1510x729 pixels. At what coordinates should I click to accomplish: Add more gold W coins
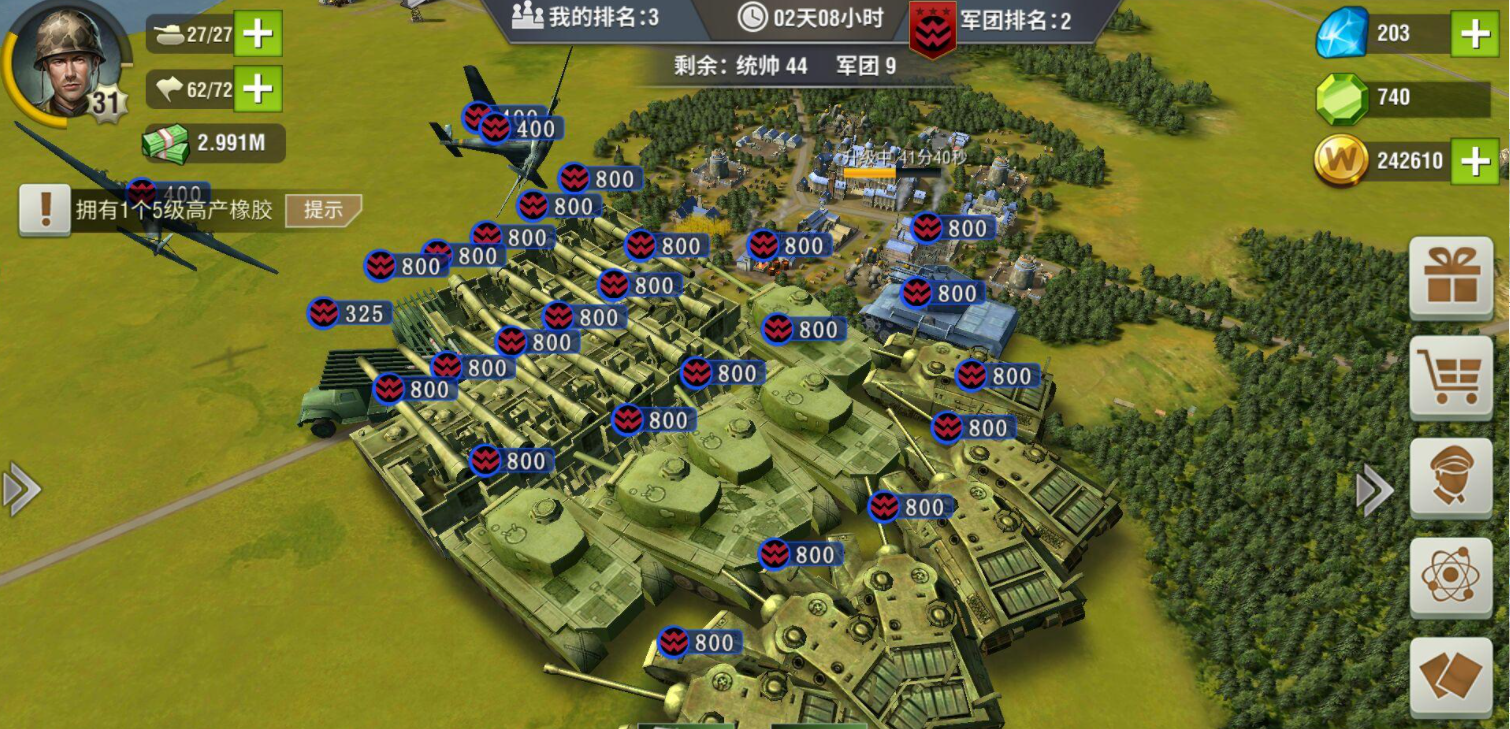1475,160
